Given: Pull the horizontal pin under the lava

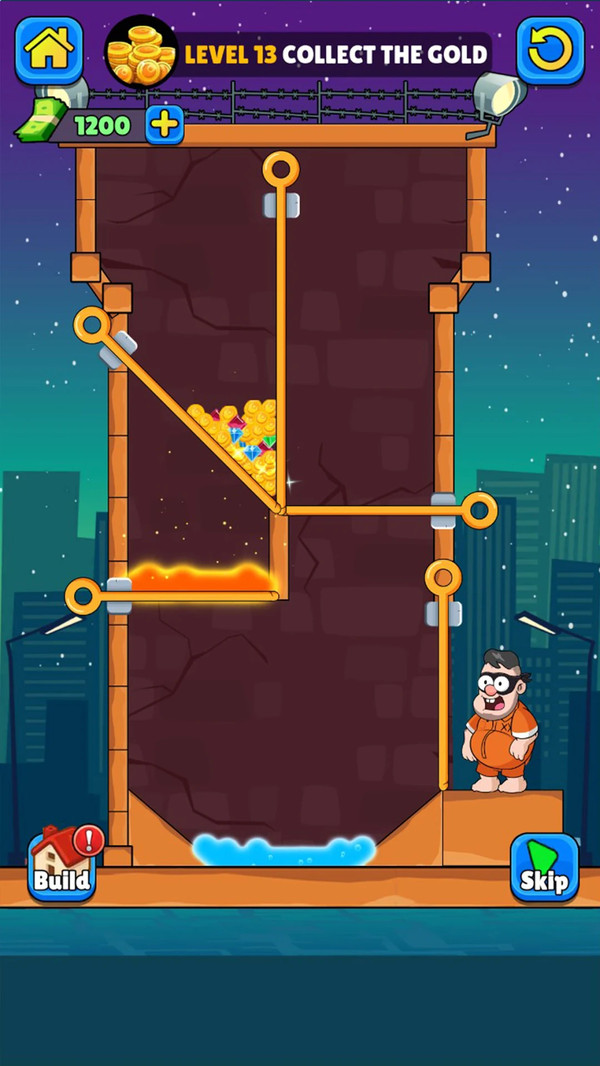Looking at the screenshot, I should point(84,597).
